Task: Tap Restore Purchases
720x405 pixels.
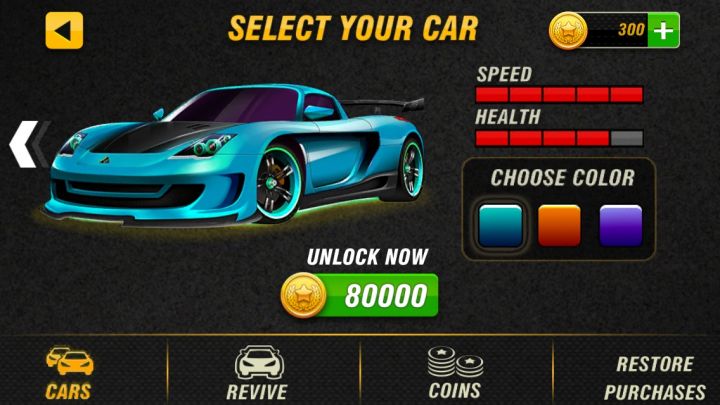Action: point(654,378)
